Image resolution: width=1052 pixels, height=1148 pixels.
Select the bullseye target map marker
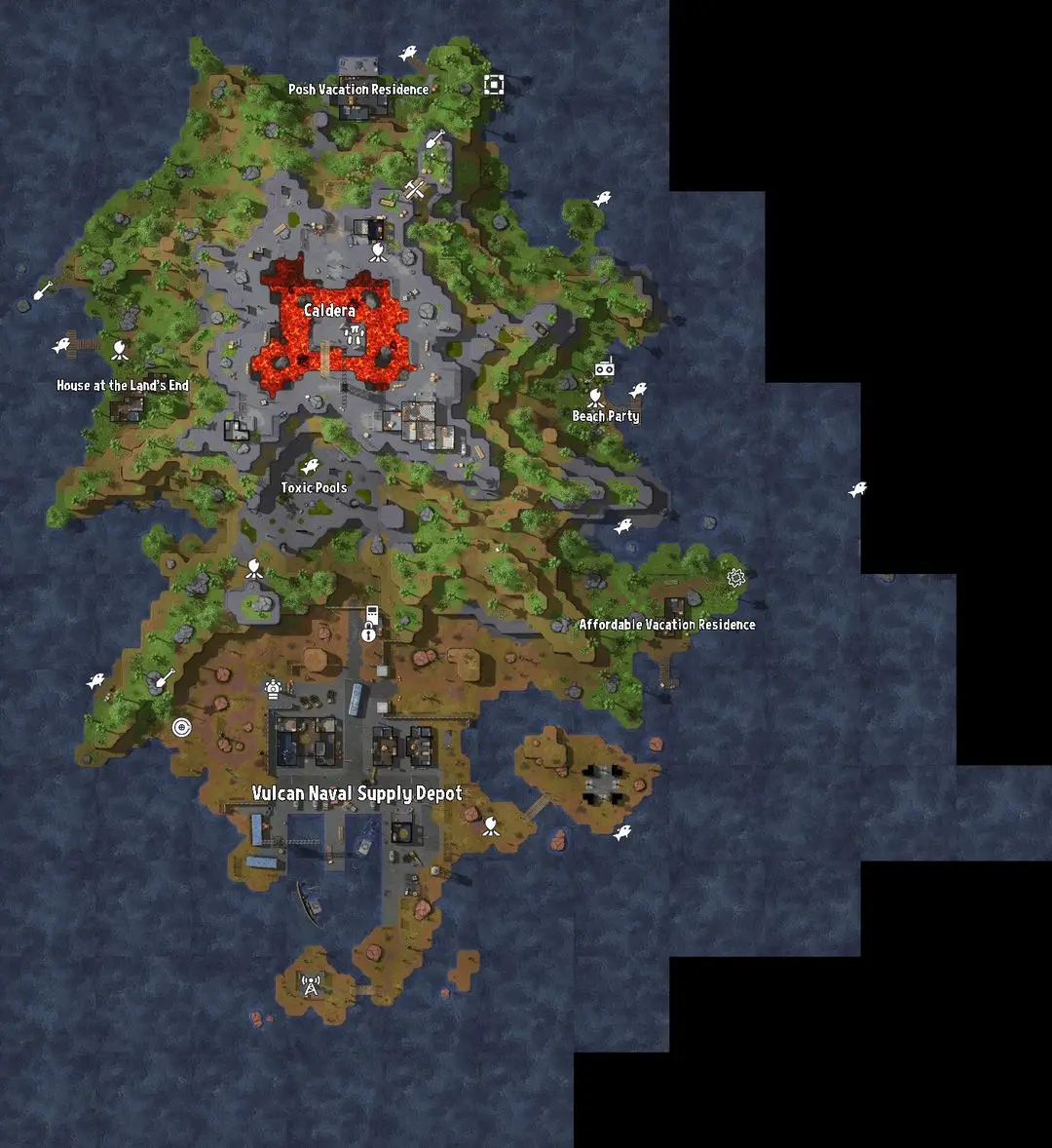coord(181,727)
